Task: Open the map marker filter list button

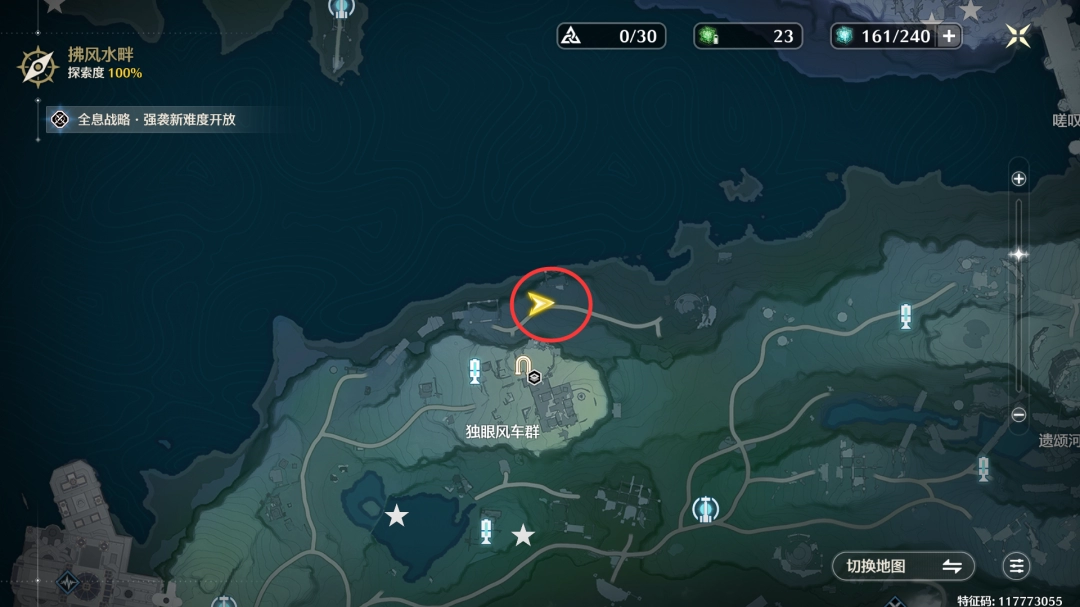Action: click(x=1017, y=566)
